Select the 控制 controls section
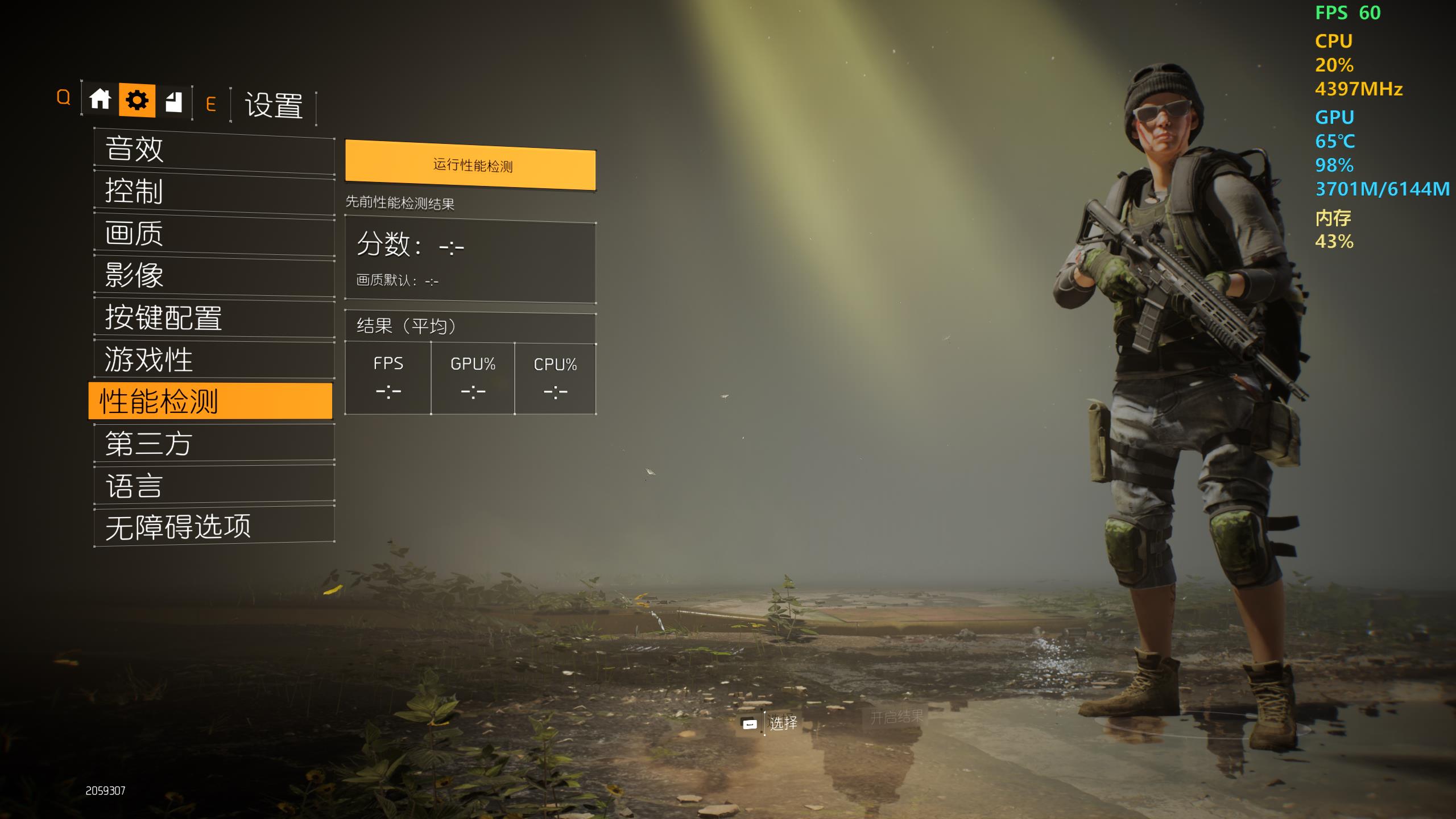1456x819 pixels. click(x=214, y=192)
